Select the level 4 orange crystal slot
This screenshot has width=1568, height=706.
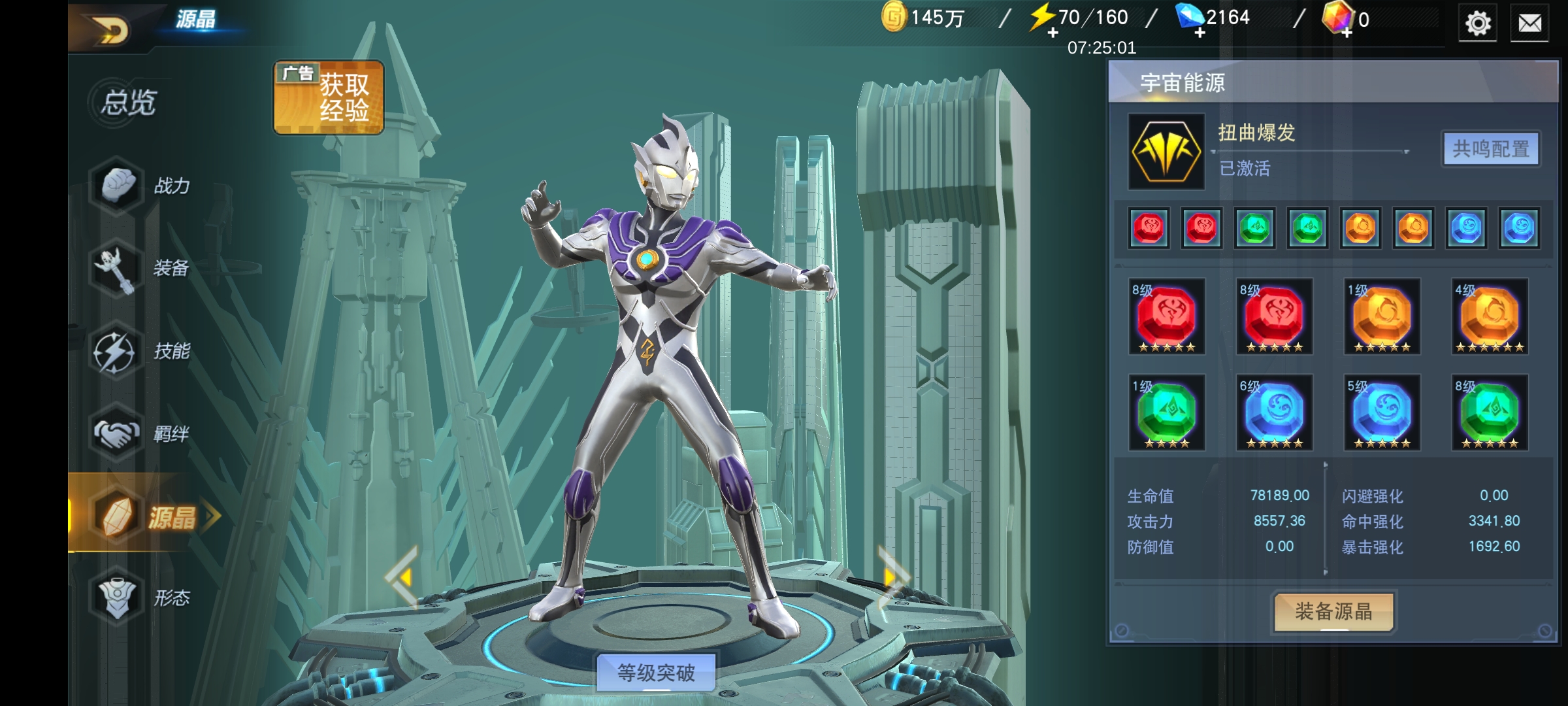pos(1490,317)
